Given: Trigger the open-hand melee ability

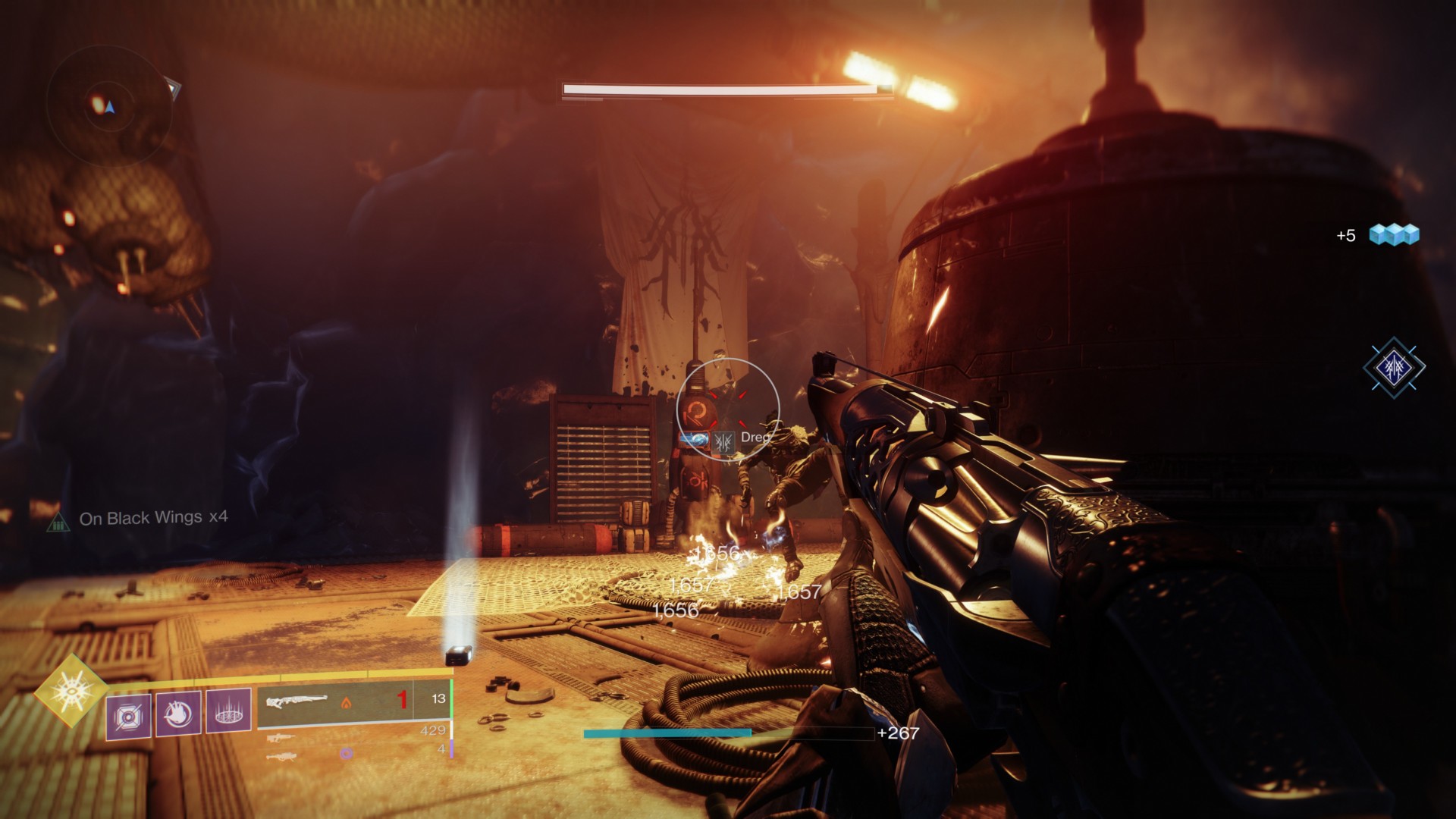Looking at the screenshot, I should coord(178,714).
